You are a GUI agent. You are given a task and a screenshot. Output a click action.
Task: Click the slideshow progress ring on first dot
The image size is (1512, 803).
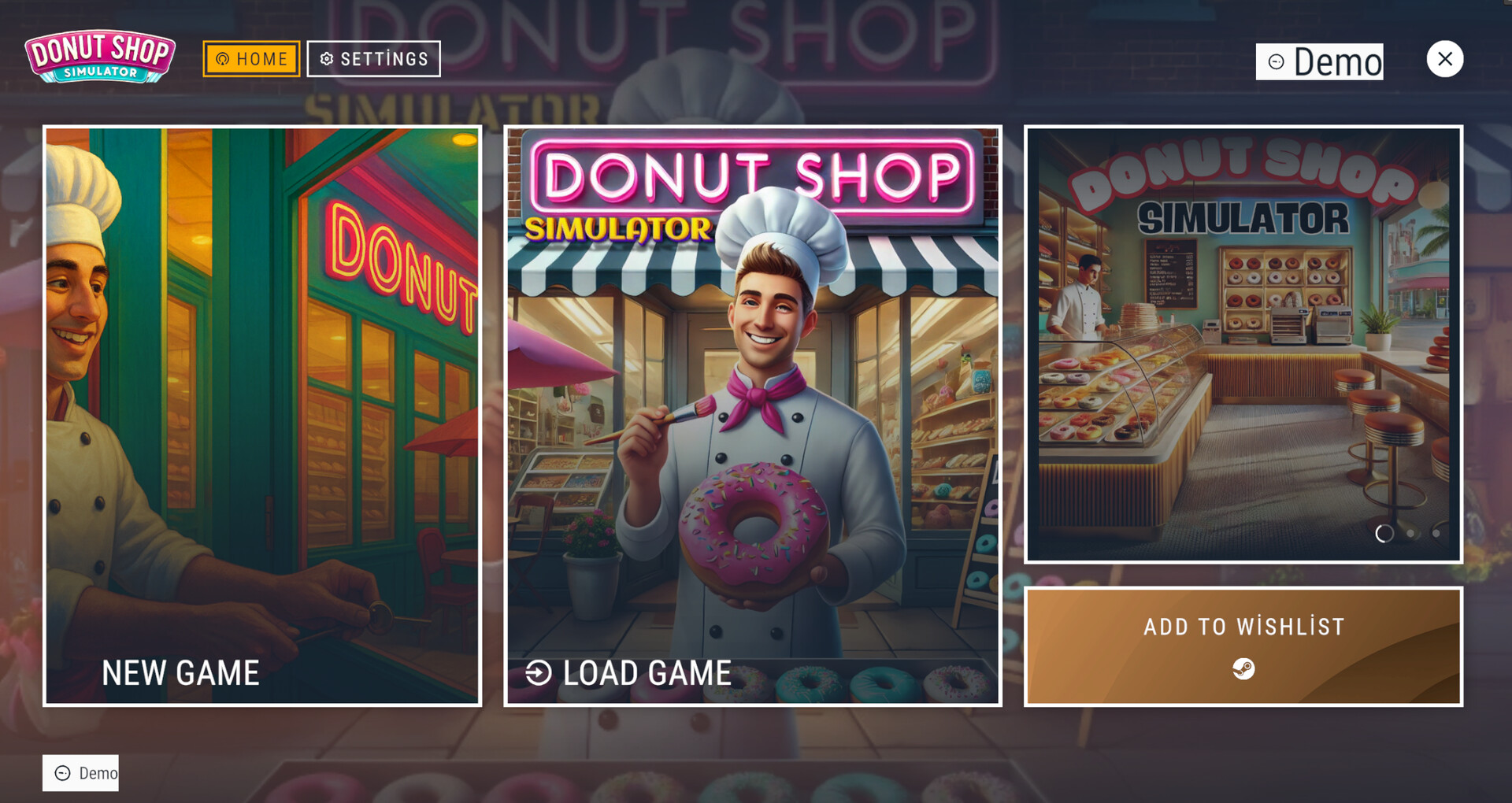(1384, 533)
